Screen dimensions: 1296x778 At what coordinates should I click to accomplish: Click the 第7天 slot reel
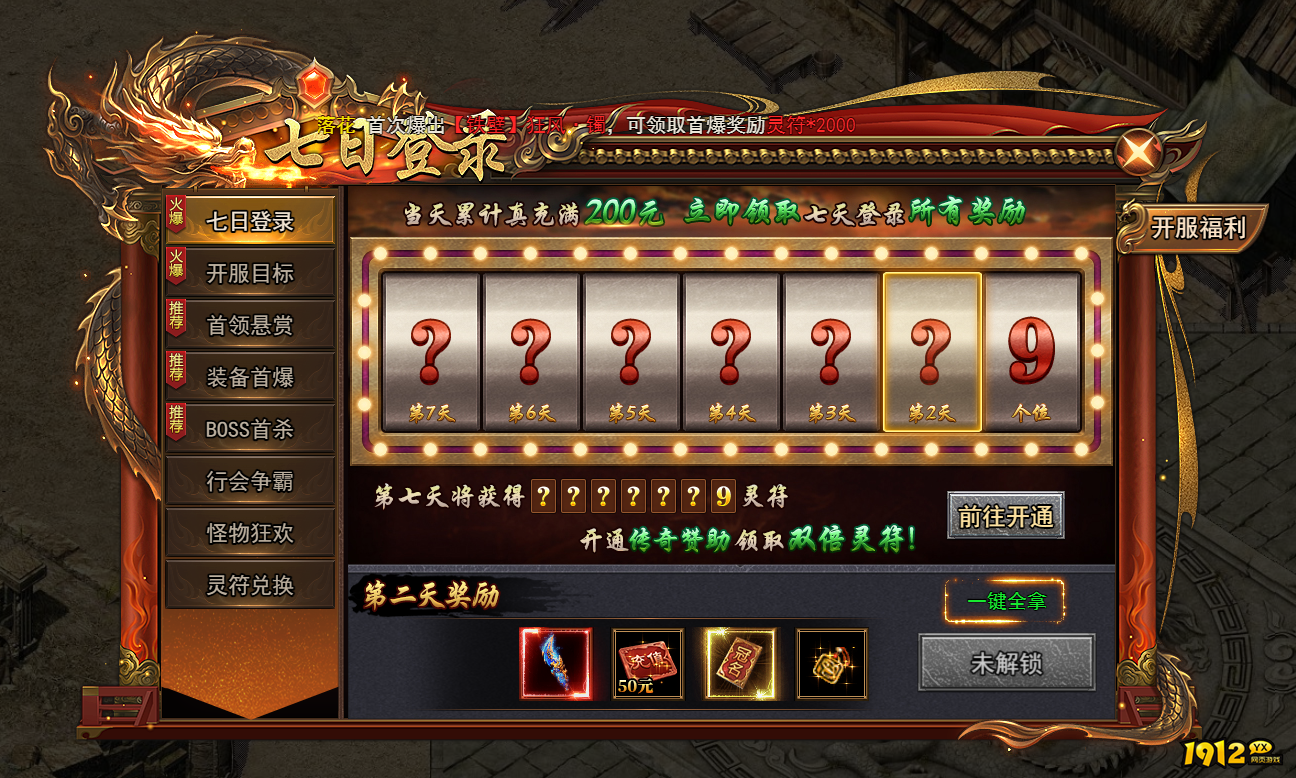click(431, 351)
